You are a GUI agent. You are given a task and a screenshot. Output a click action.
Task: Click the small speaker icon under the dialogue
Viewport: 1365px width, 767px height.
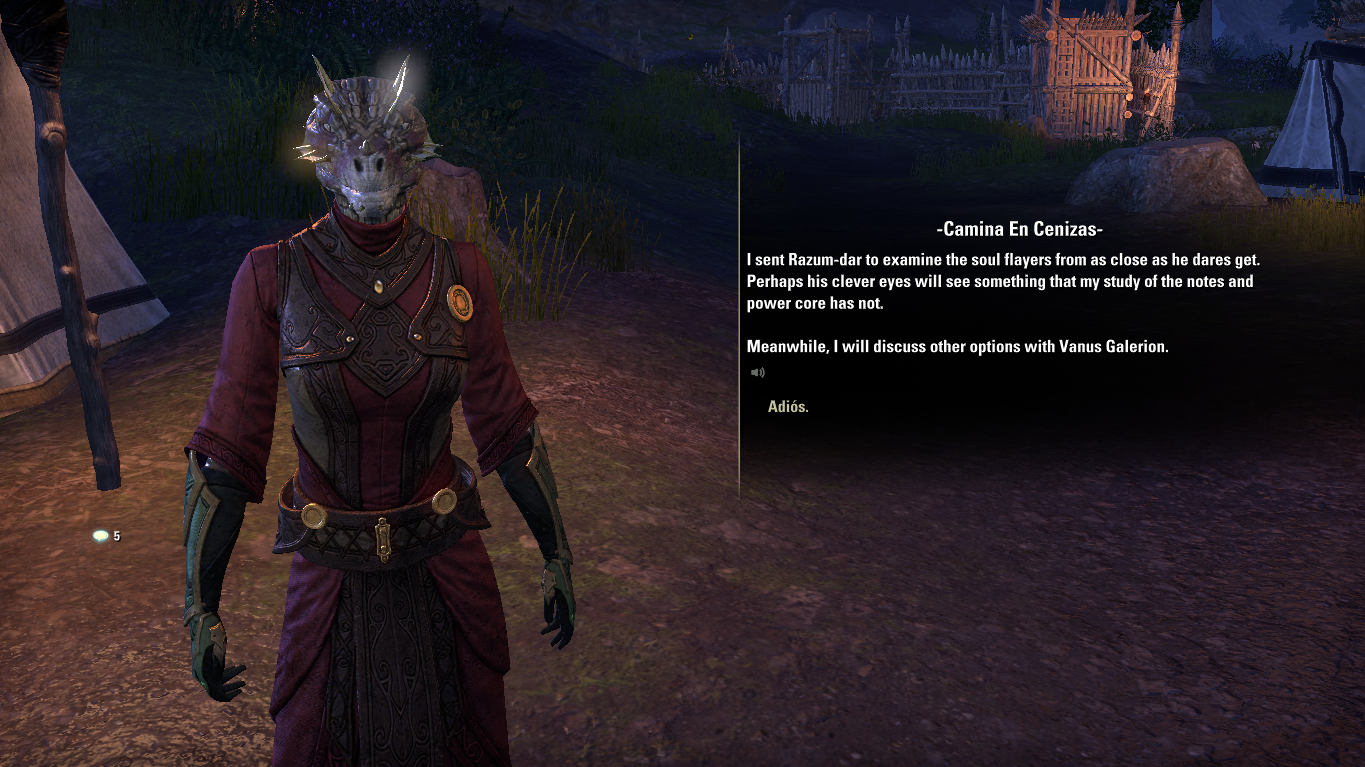pyautogui.click(x=758, y=373)
